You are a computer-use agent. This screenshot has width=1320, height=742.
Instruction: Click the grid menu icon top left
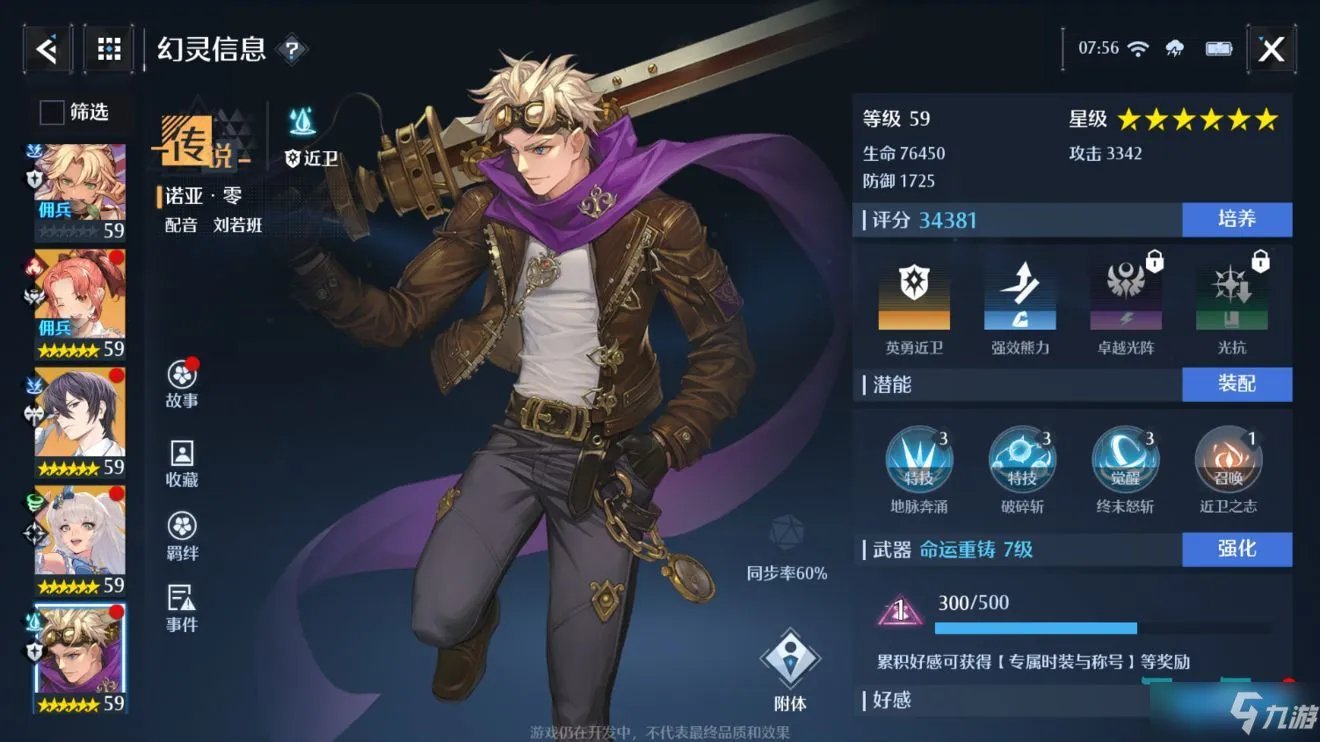click(x=108, y=48)
